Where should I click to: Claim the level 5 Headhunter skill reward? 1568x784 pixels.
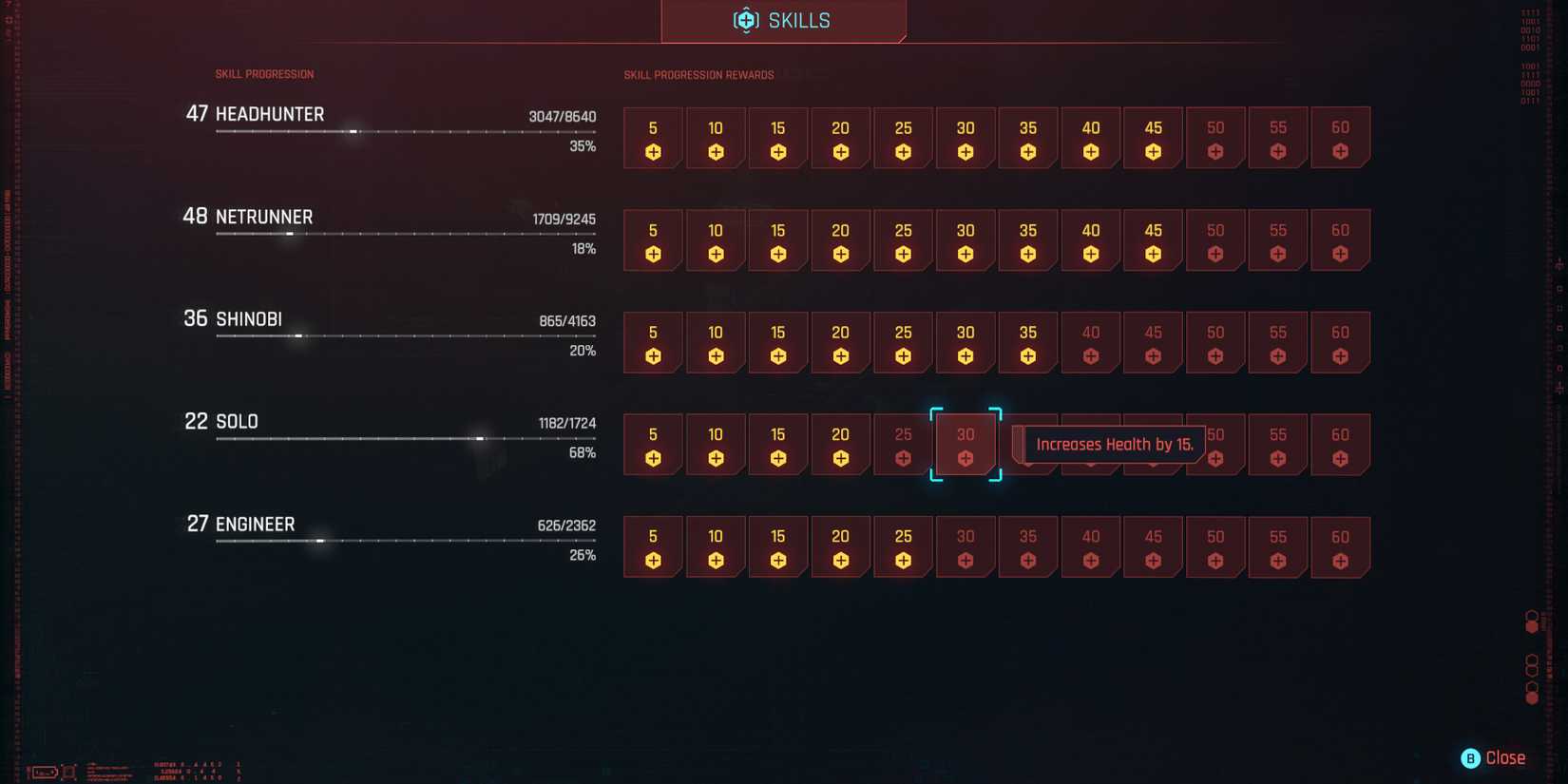(653, 138)
